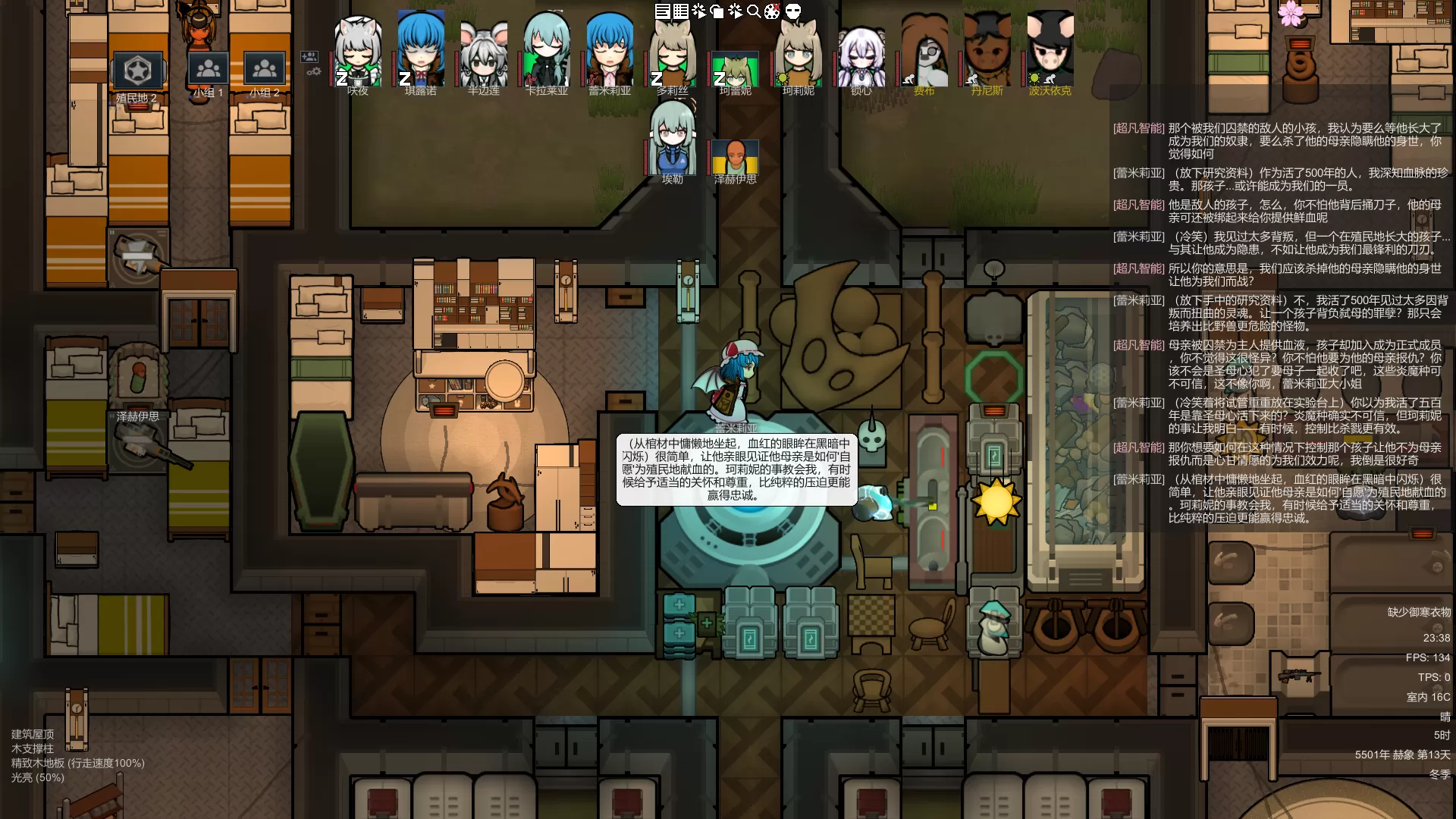Switch to the 小组 1 group
The width and height of the screenshot is (1456, 819).
(208, 71)
